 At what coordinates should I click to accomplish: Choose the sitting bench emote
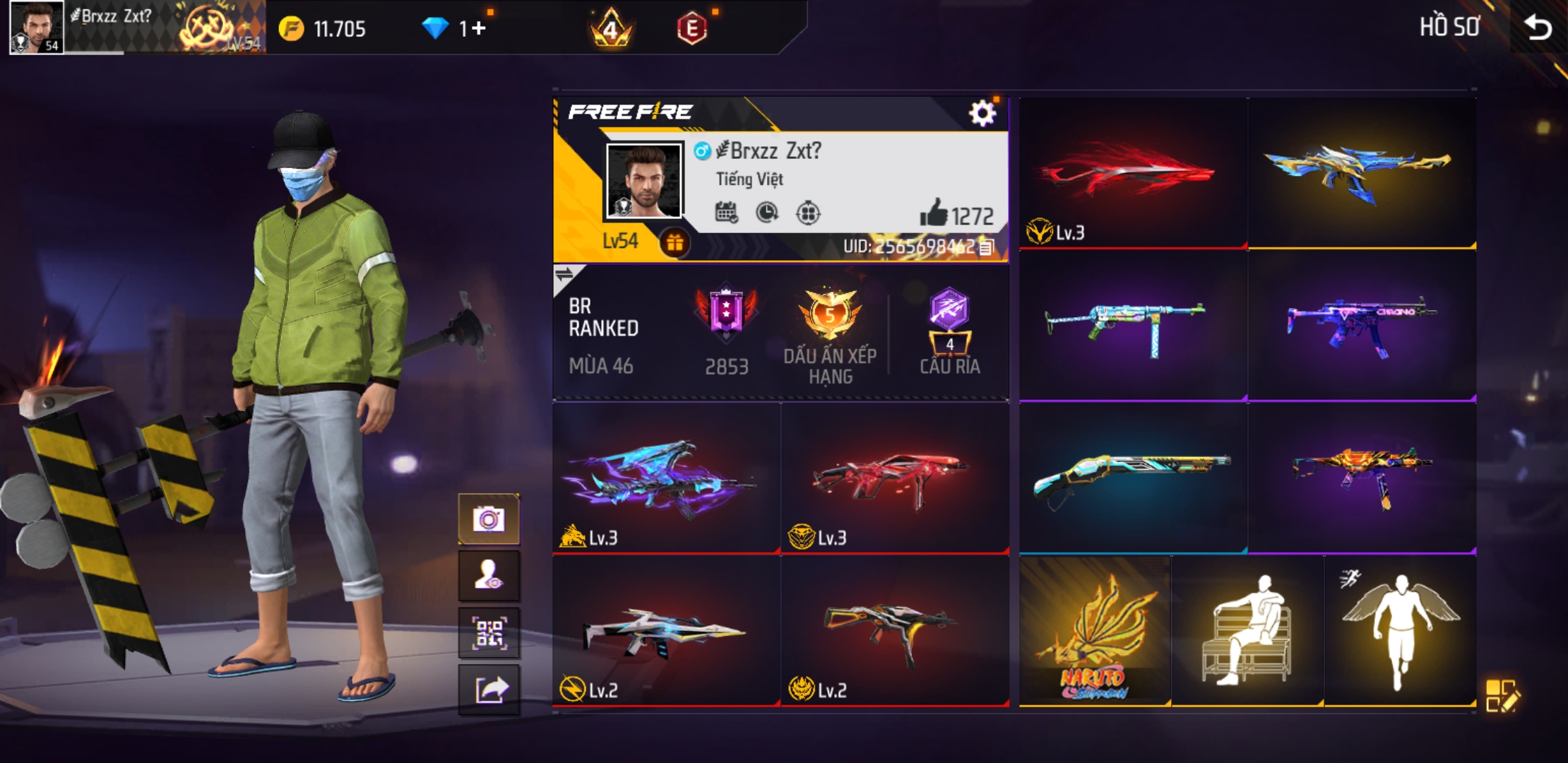pyautogui.click(x=1247, y=631)
